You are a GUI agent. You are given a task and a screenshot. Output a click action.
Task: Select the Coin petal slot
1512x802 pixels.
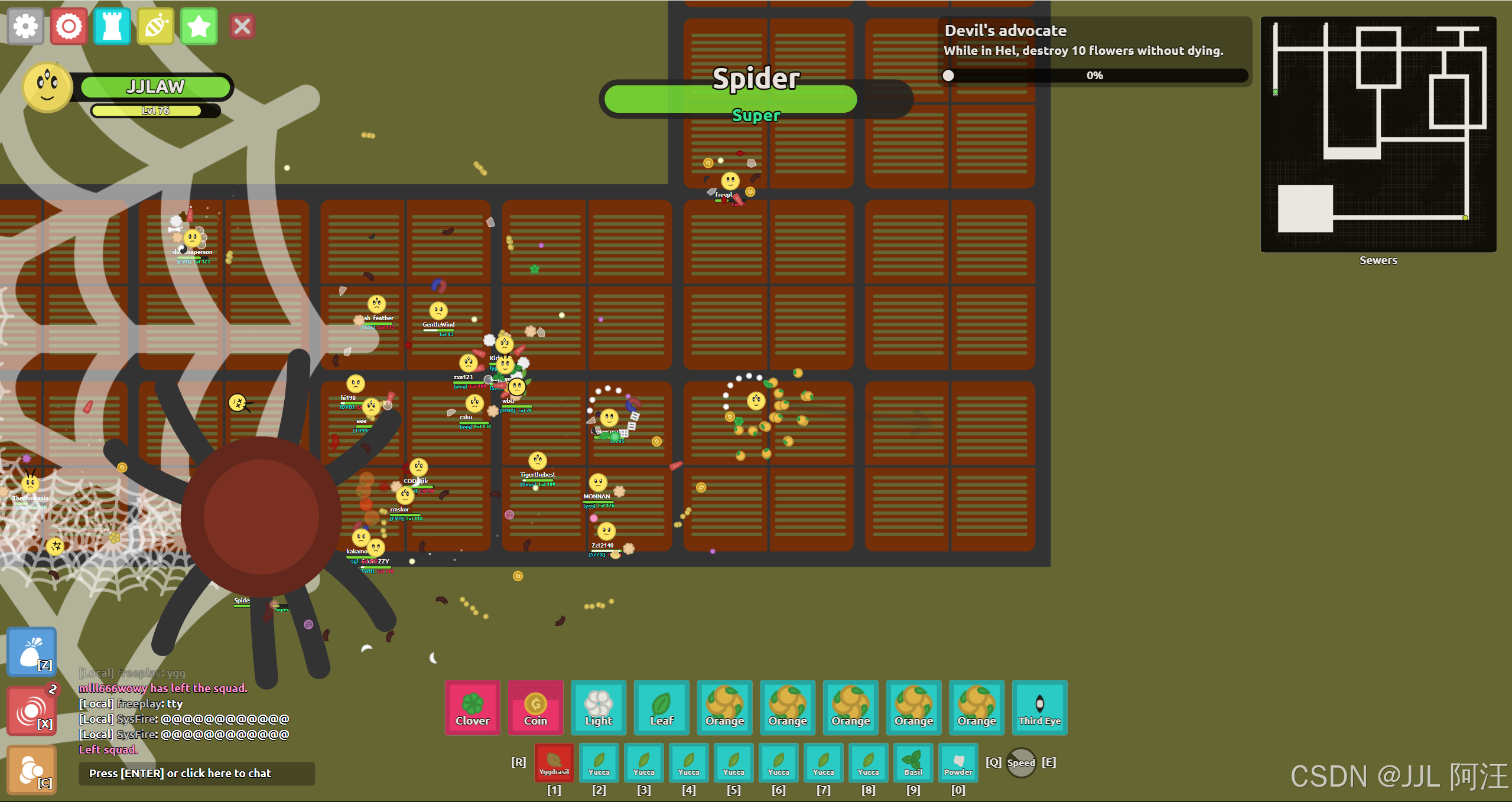click(x=535, y=708)
